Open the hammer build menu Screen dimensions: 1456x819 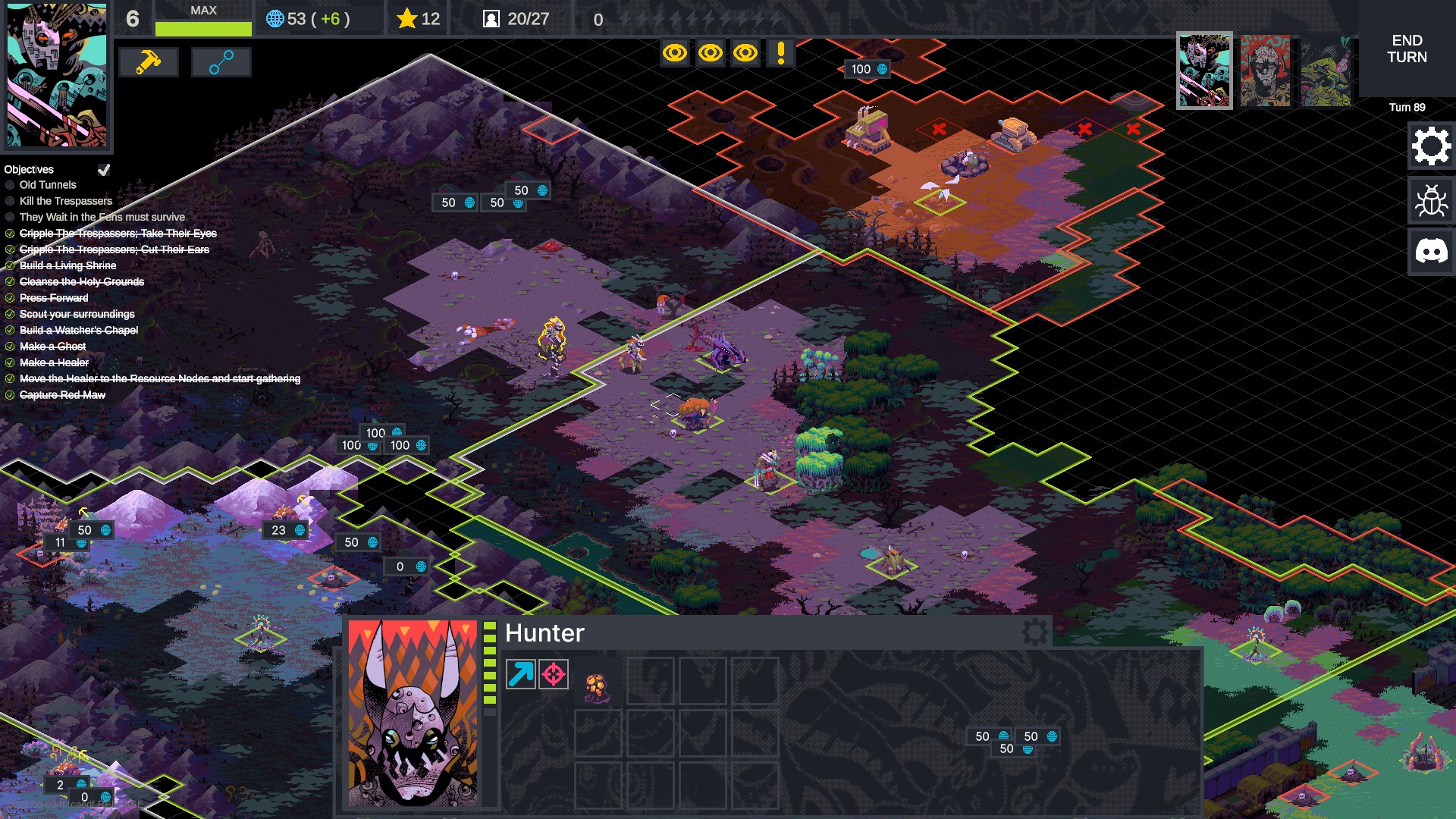point(148,62)
